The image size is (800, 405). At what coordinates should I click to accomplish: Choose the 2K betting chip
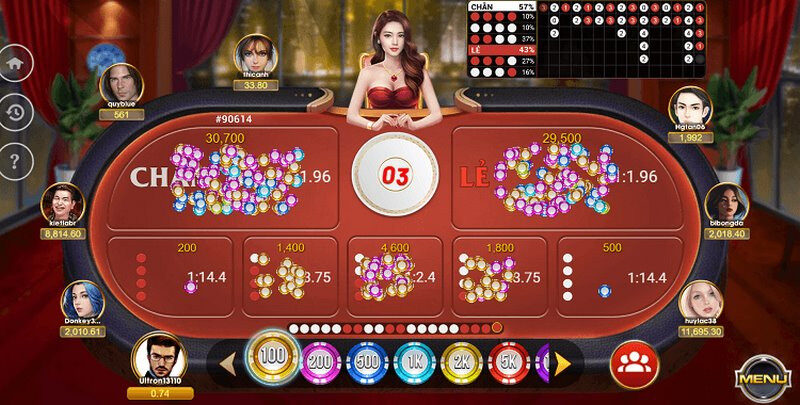pos(461,361)
